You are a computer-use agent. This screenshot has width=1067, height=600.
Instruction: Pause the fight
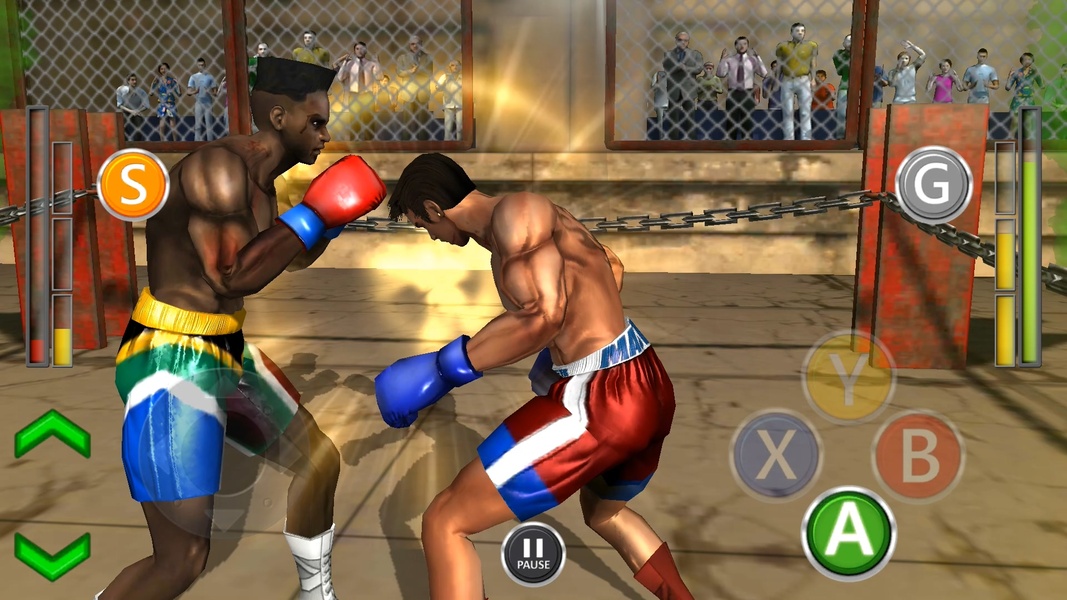(x=533, y=553)
